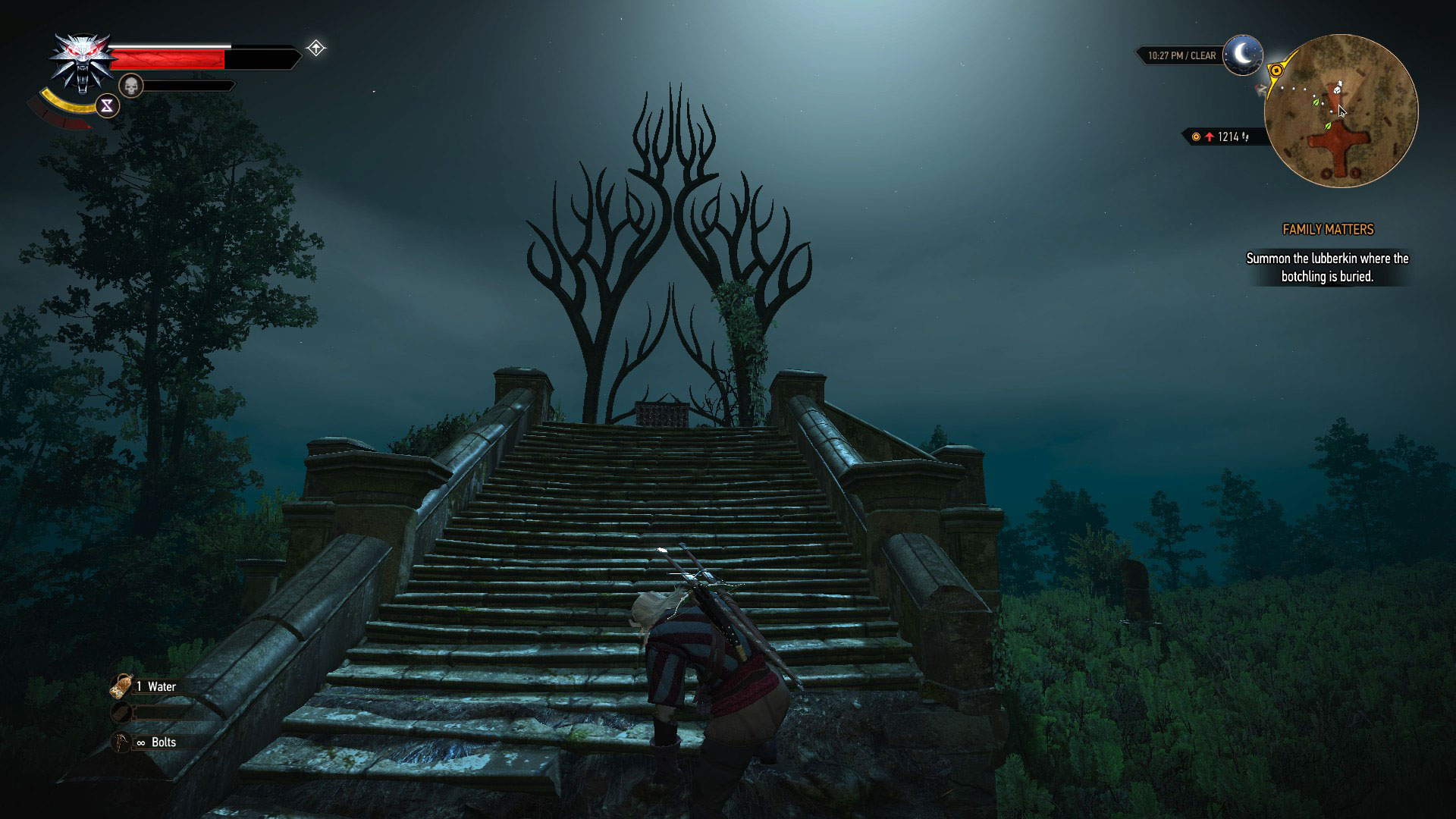Click the yellow quest objective marker
Viewport: 1456px width, 819px height.
[x=1276, y=71]
